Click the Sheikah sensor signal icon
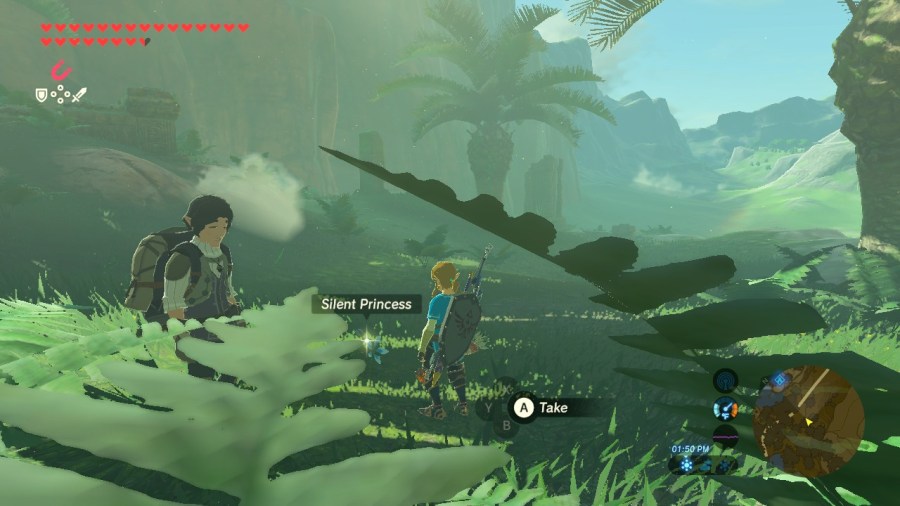Viewport: 900px width, 506px height. [x=725, y=381]
